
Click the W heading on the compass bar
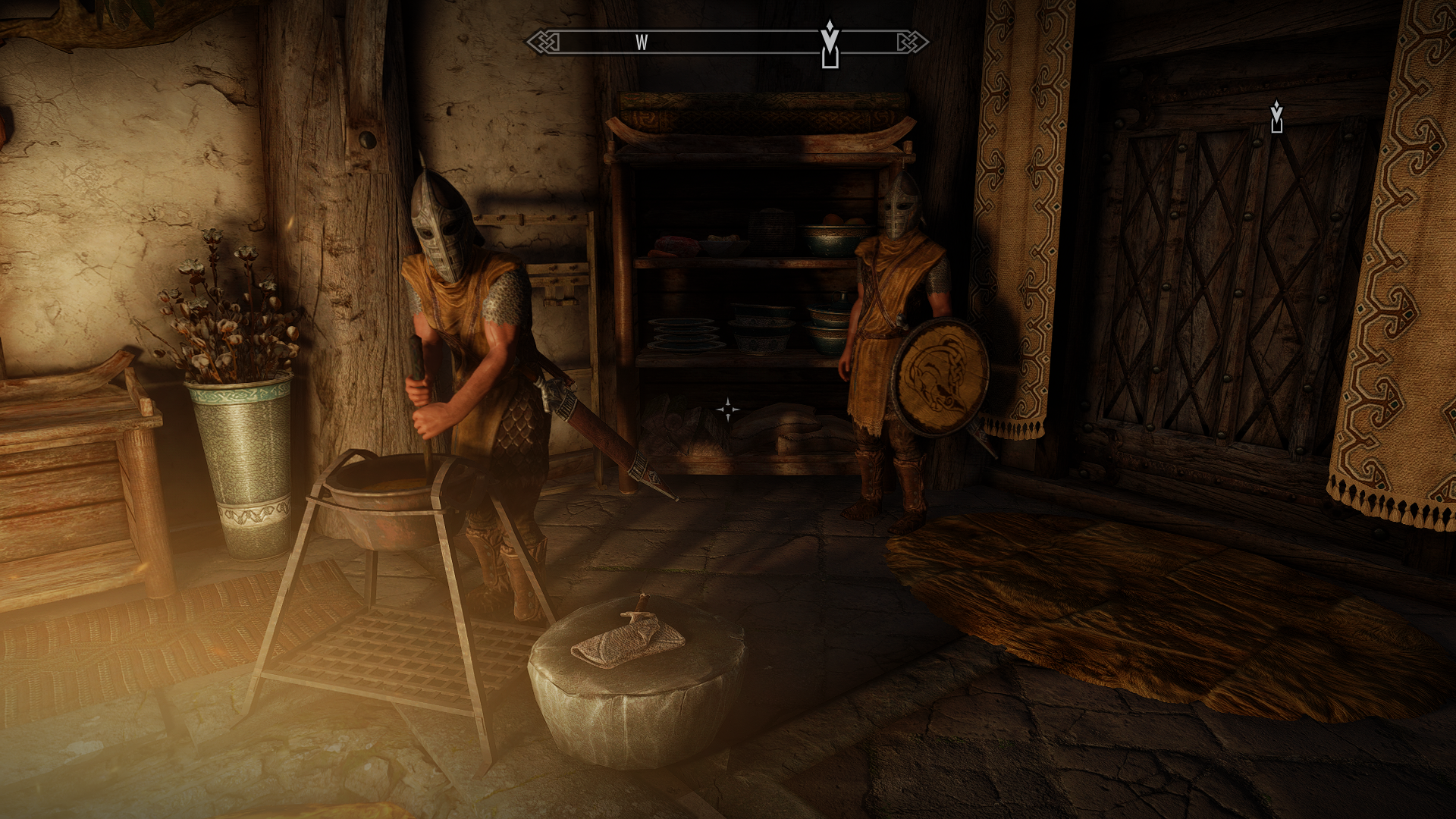tap(642, 42)
